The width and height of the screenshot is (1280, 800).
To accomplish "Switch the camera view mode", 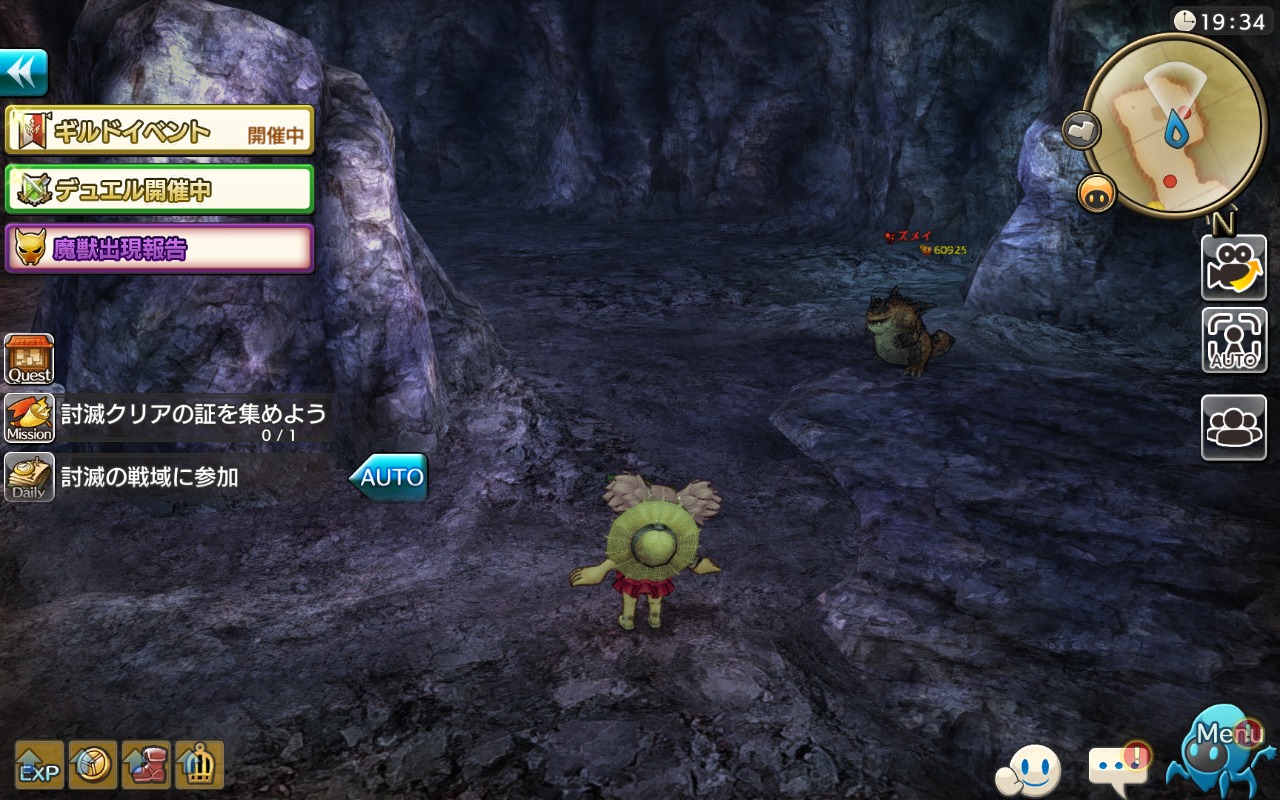I will point(1234,268).
